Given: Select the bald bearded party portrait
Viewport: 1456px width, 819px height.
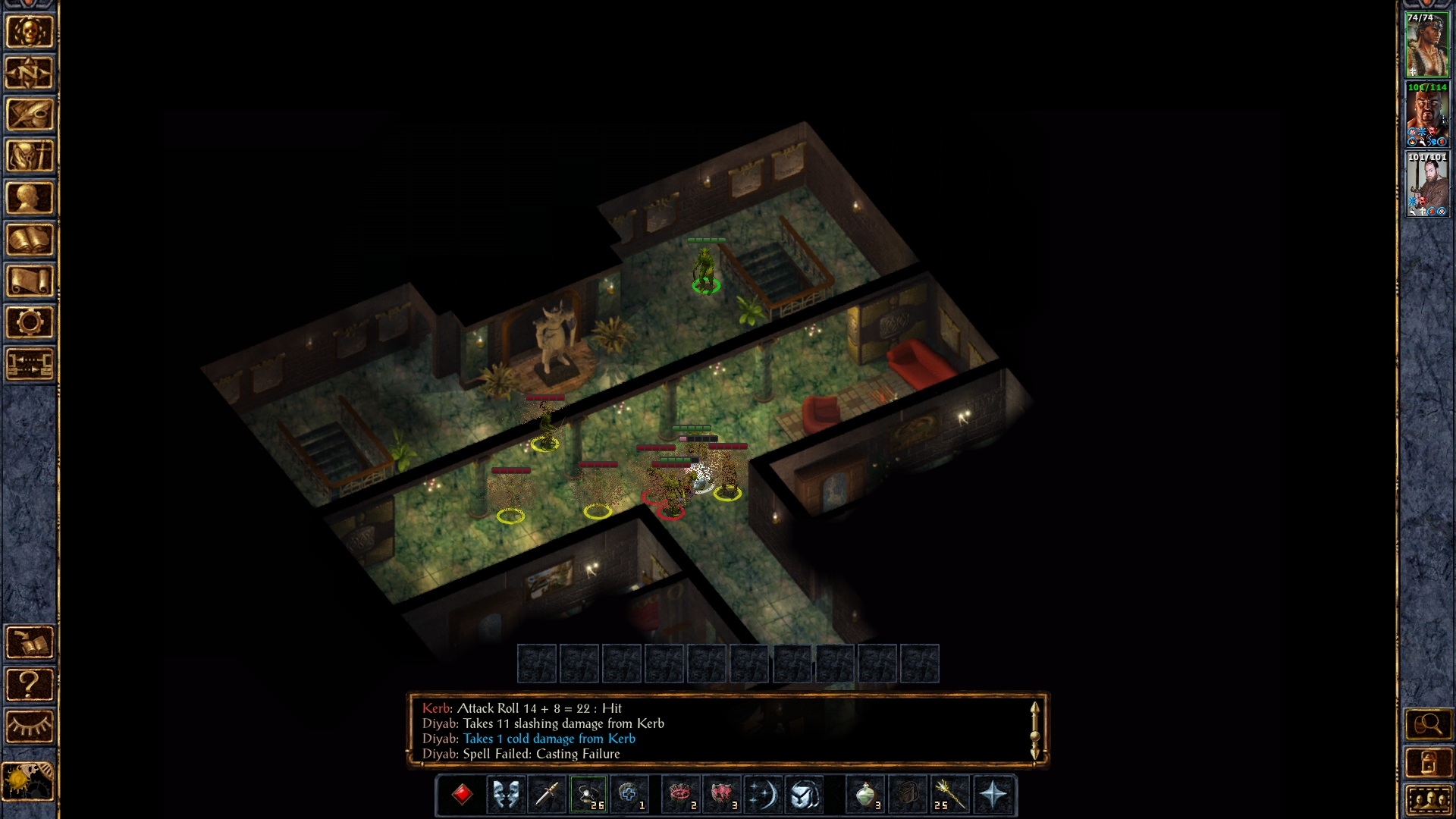Looking at the screenshot, I should (x=1426, y=115).
